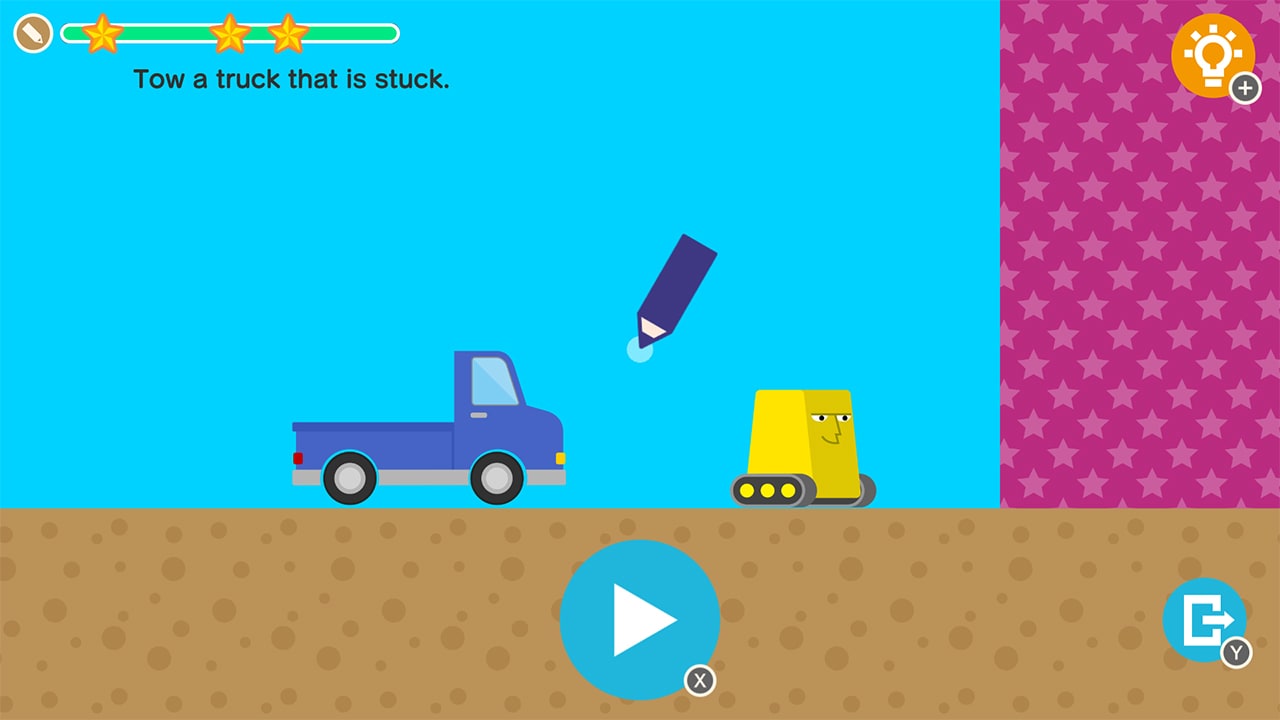Click the first star on the progress bar
The width and height of the screenshot is (1280, 720).
click(x=103, y=33)
